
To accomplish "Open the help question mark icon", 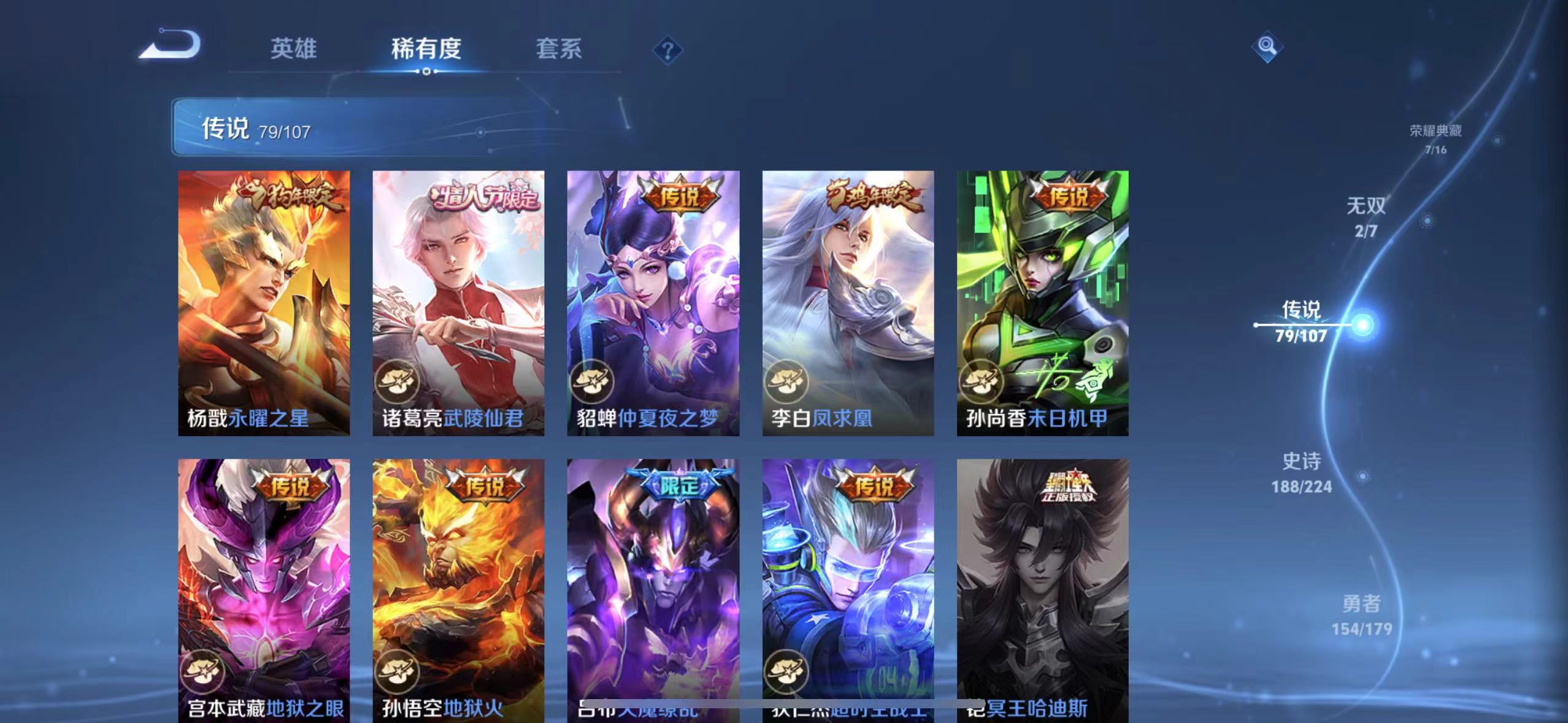I will point(668,49).
